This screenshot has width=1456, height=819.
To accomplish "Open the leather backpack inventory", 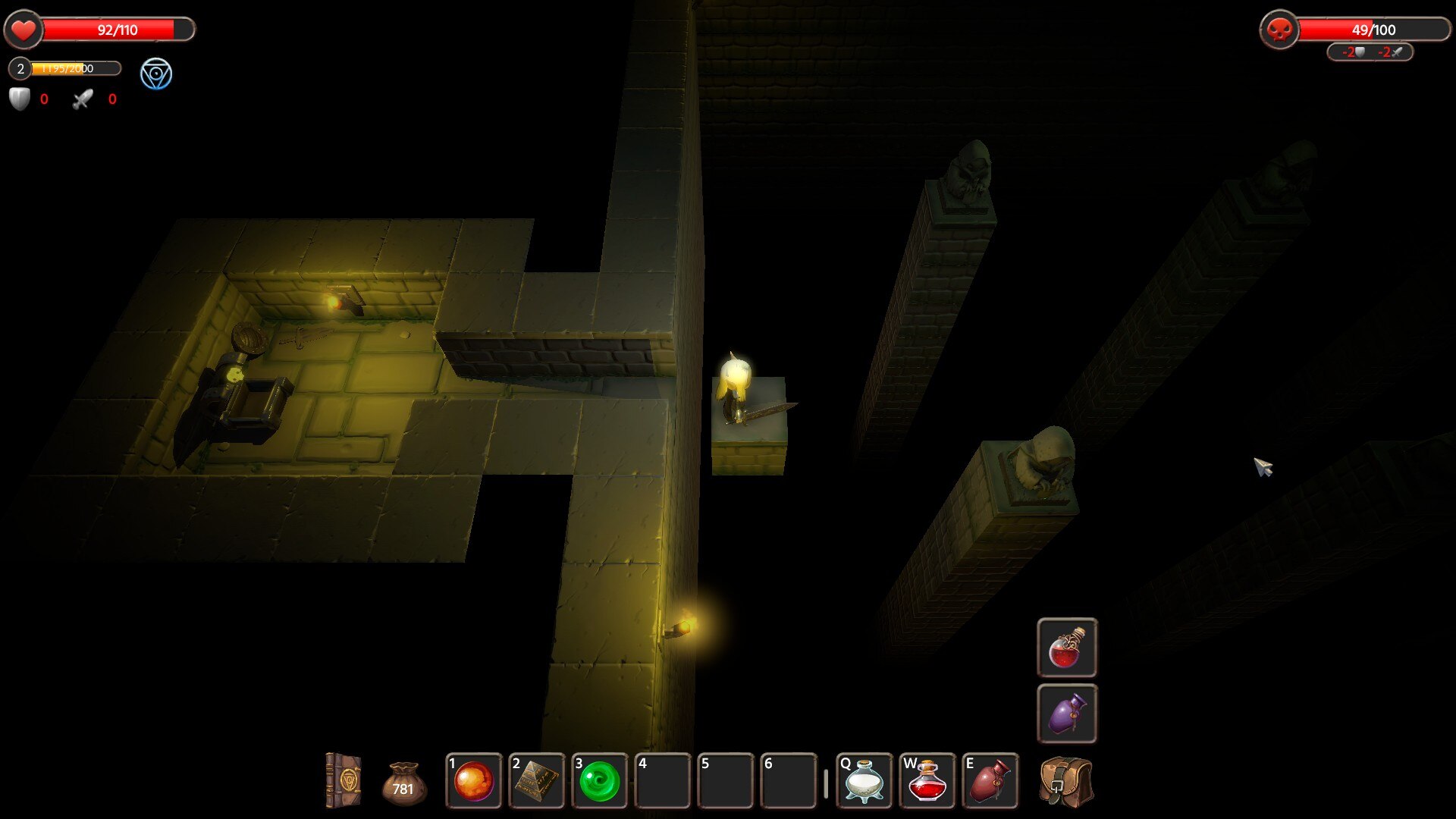I will coord(1066,781).
